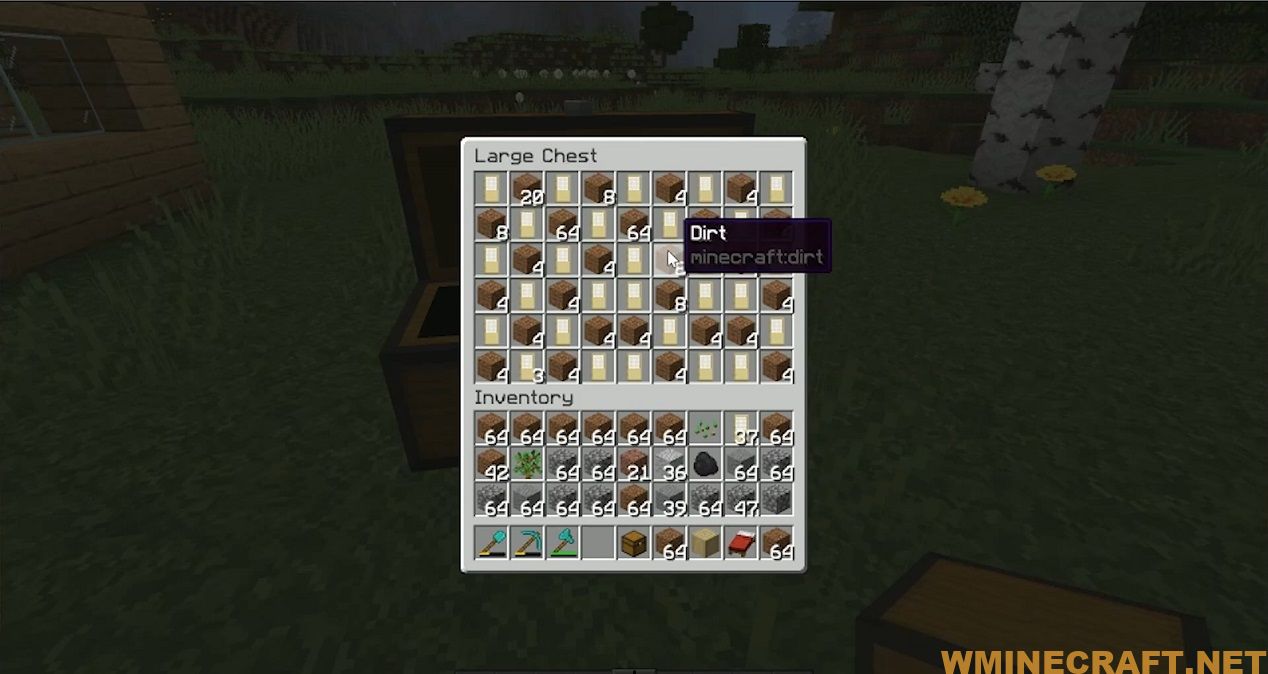Grab the stack of 37 doors
The image size is (1268, 674).
tap(741, 428)
